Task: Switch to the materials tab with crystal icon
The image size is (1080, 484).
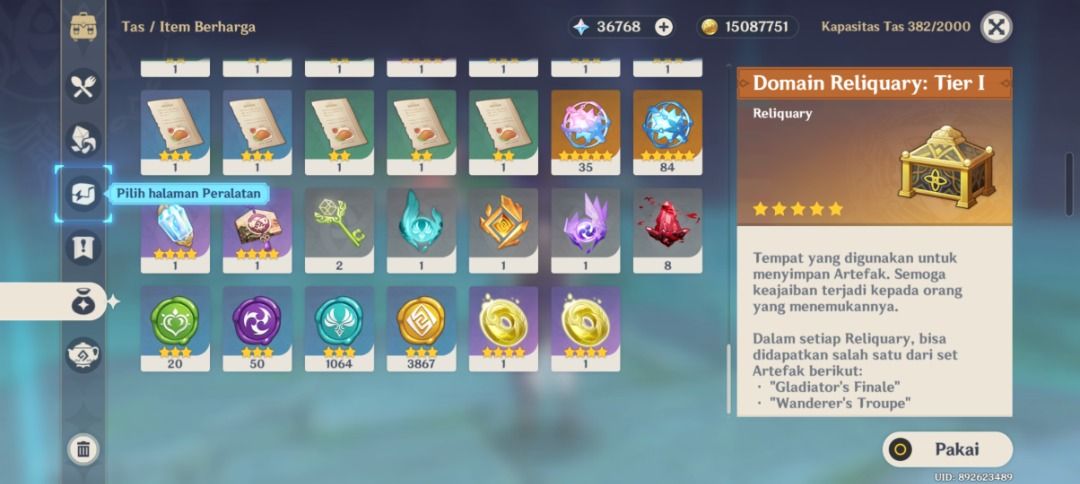Action: click(83, 140)
